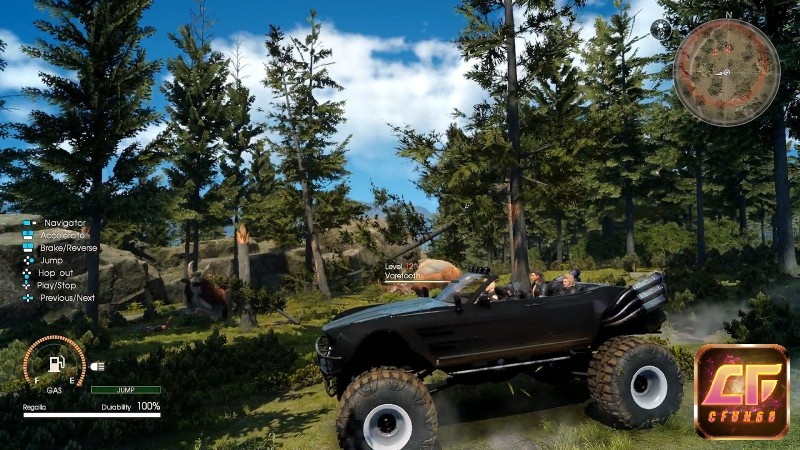The image size is (800, 450).
Task: Click the headlight indicator icon
Action: tap(98, 366)
